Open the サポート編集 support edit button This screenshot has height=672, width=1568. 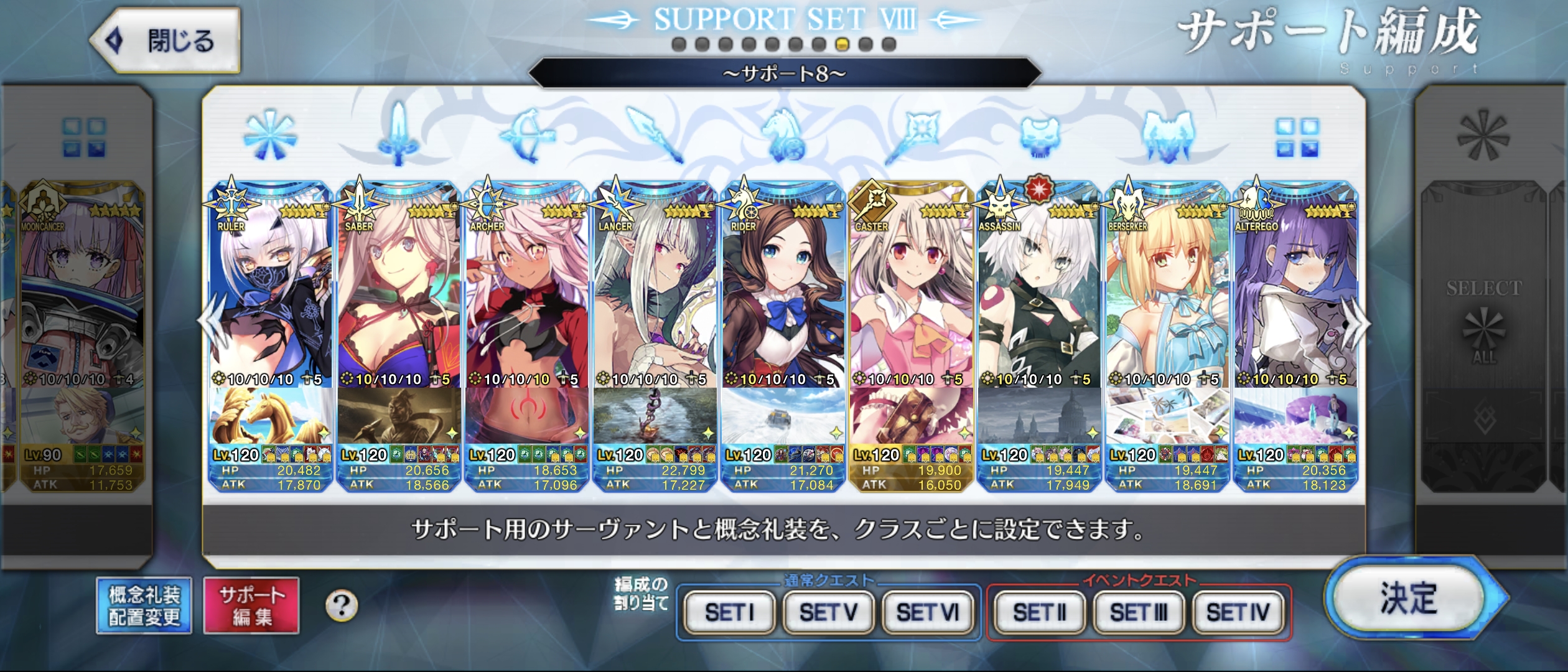pos(251,605)
